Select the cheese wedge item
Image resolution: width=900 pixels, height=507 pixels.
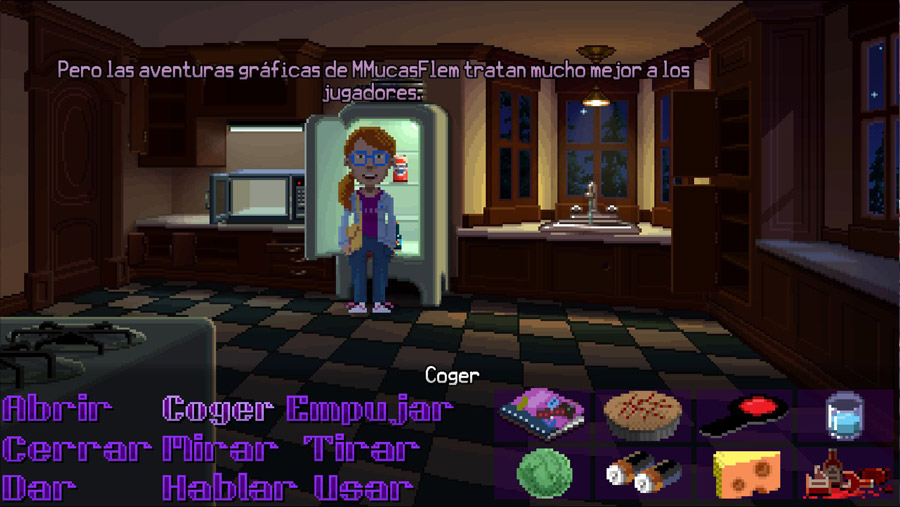745,471
